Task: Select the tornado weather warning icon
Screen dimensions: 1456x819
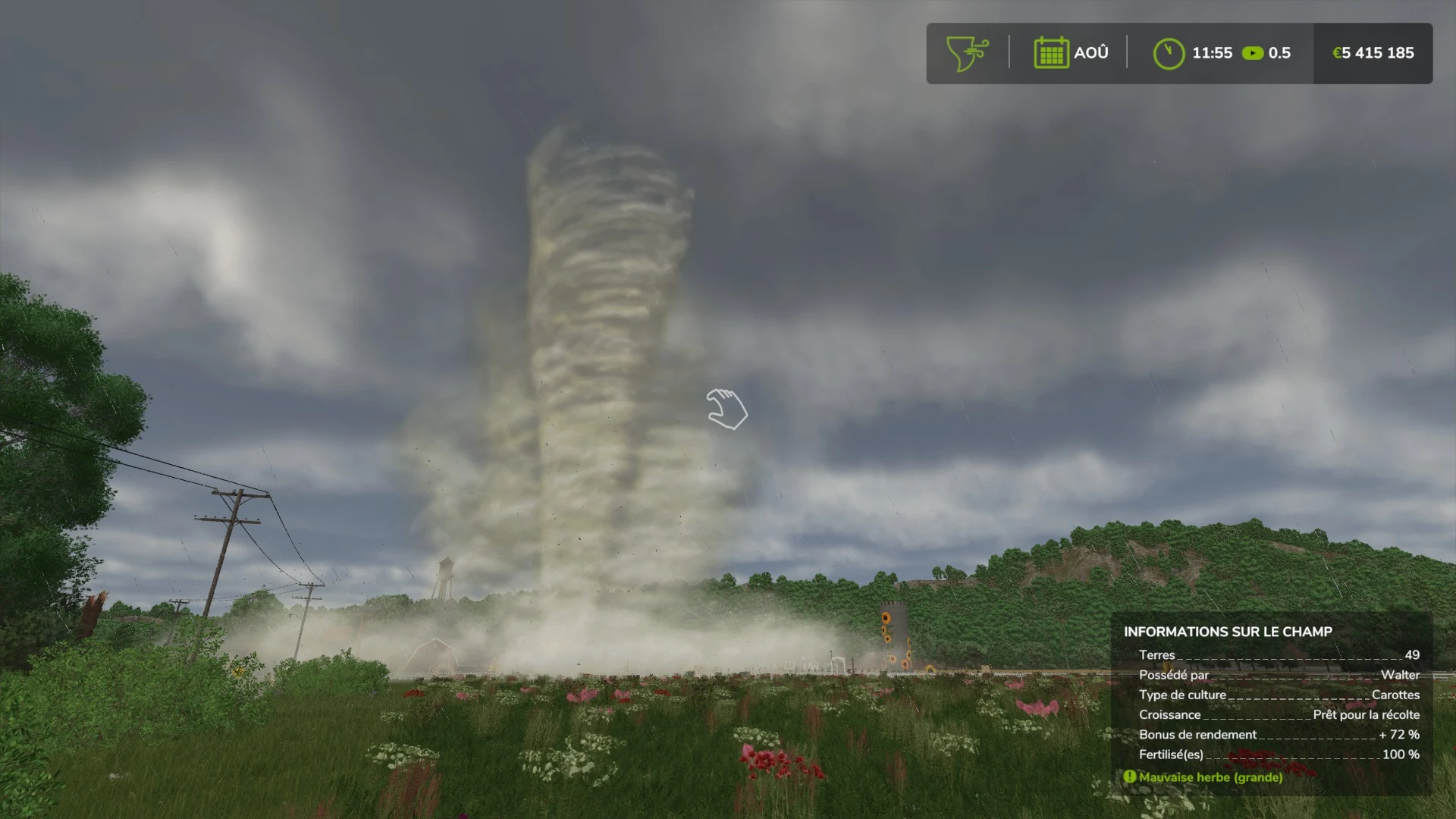Action: point(965,53)
